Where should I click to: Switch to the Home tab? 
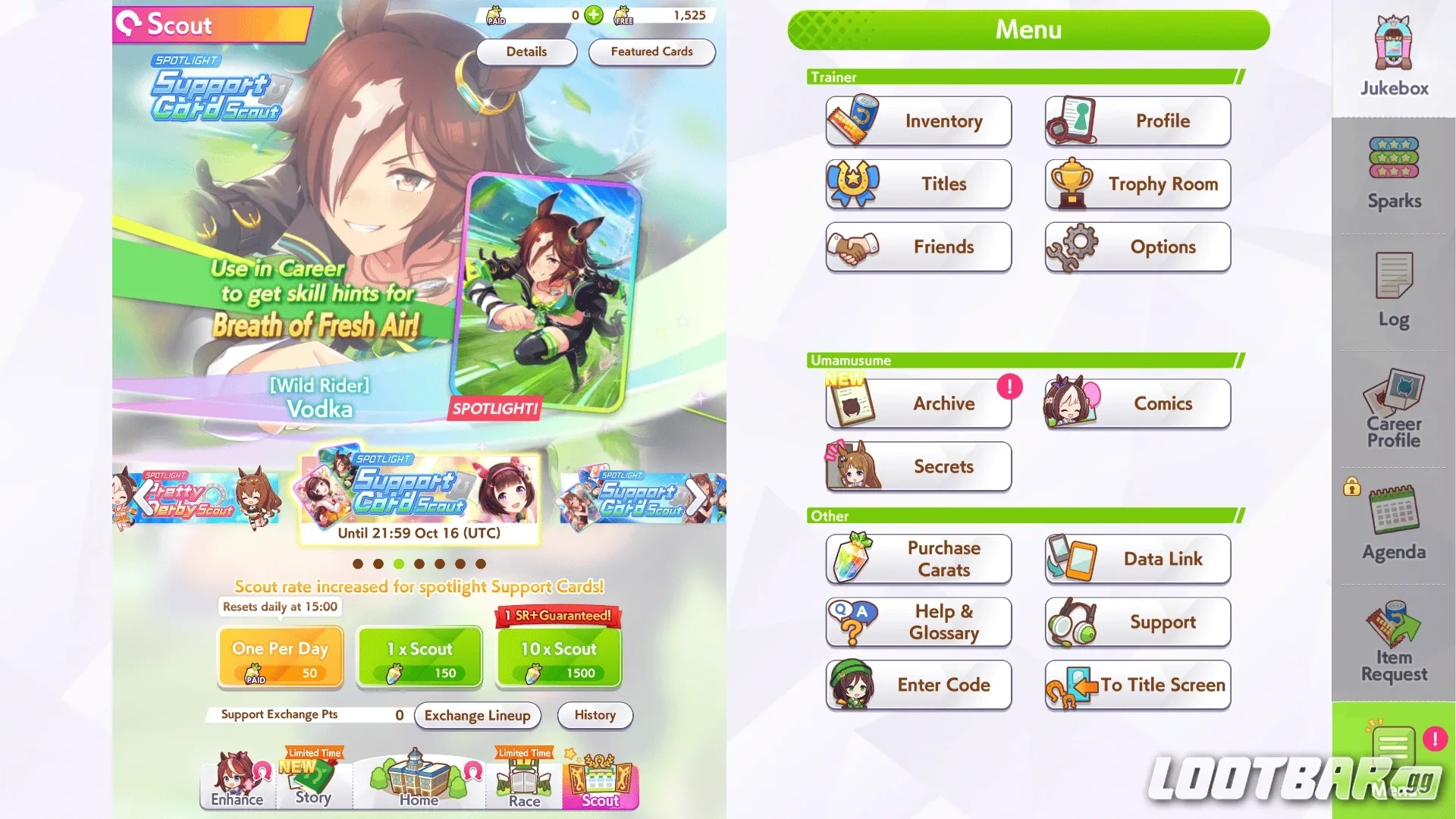point(418,781)
